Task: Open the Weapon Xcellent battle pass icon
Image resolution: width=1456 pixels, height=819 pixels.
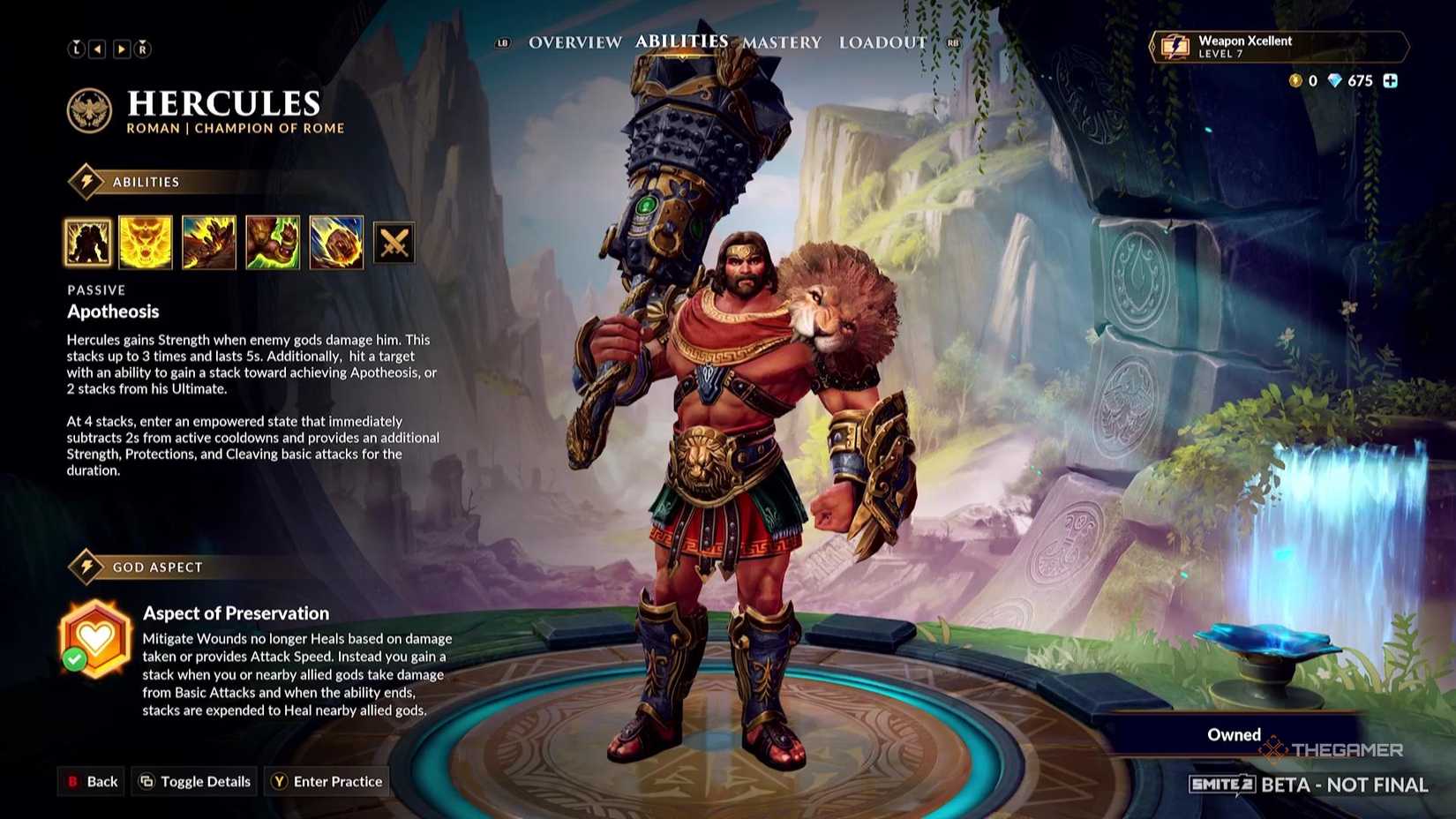Action: point(1177,47)
